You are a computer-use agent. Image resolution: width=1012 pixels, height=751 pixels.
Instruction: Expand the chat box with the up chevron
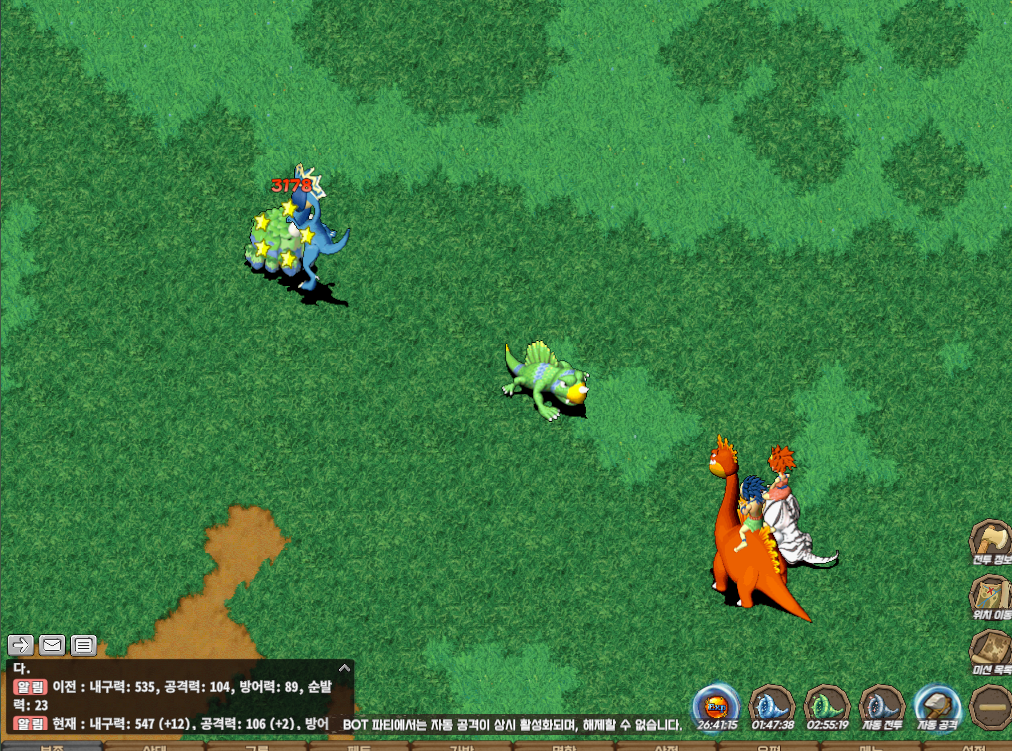tap(345, 667)
